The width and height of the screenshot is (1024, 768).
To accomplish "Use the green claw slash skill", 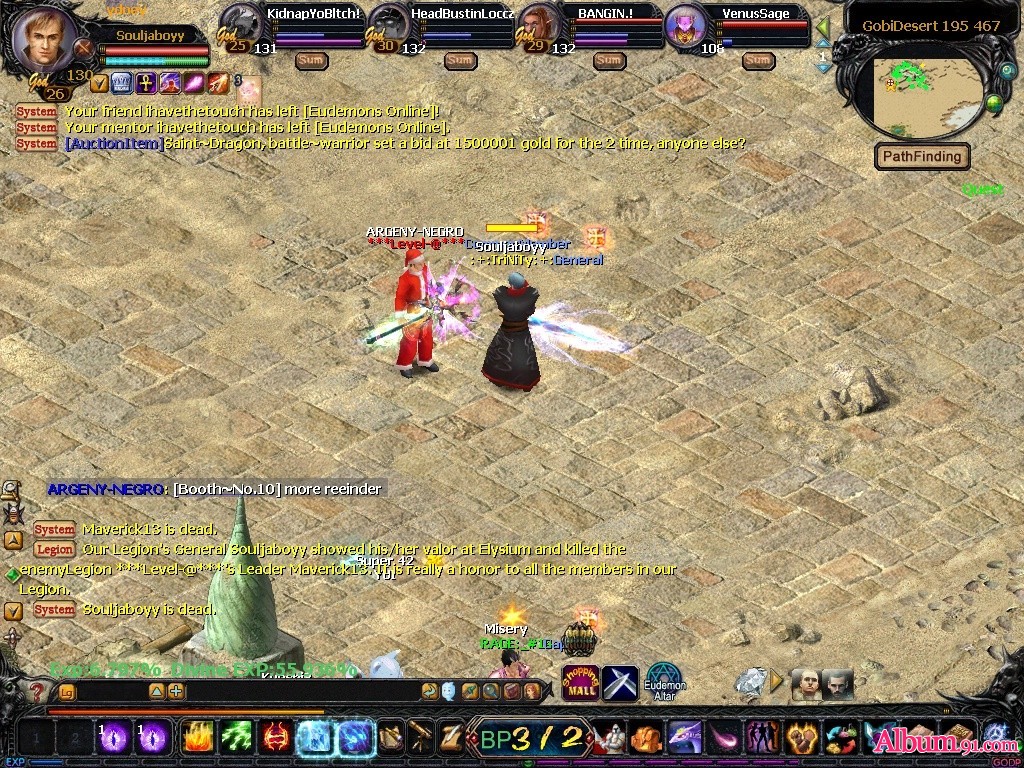I will click(236, 738).
